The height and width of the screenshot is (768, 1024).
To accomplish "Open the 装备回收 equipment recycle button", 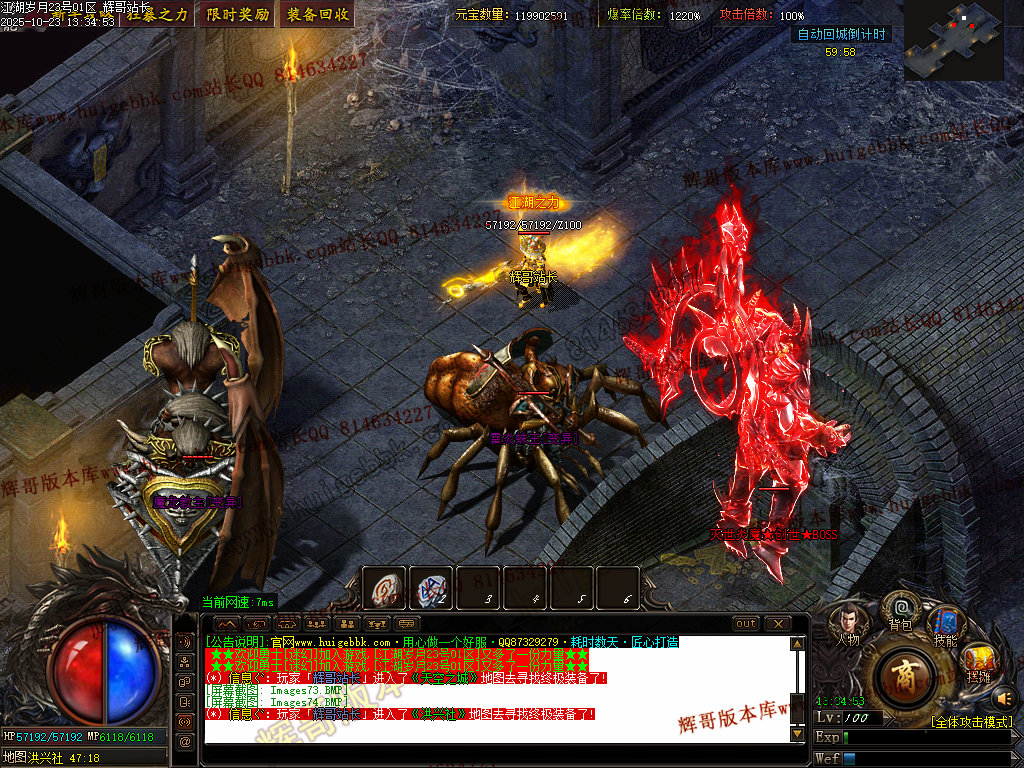I will tap(318, 14).
